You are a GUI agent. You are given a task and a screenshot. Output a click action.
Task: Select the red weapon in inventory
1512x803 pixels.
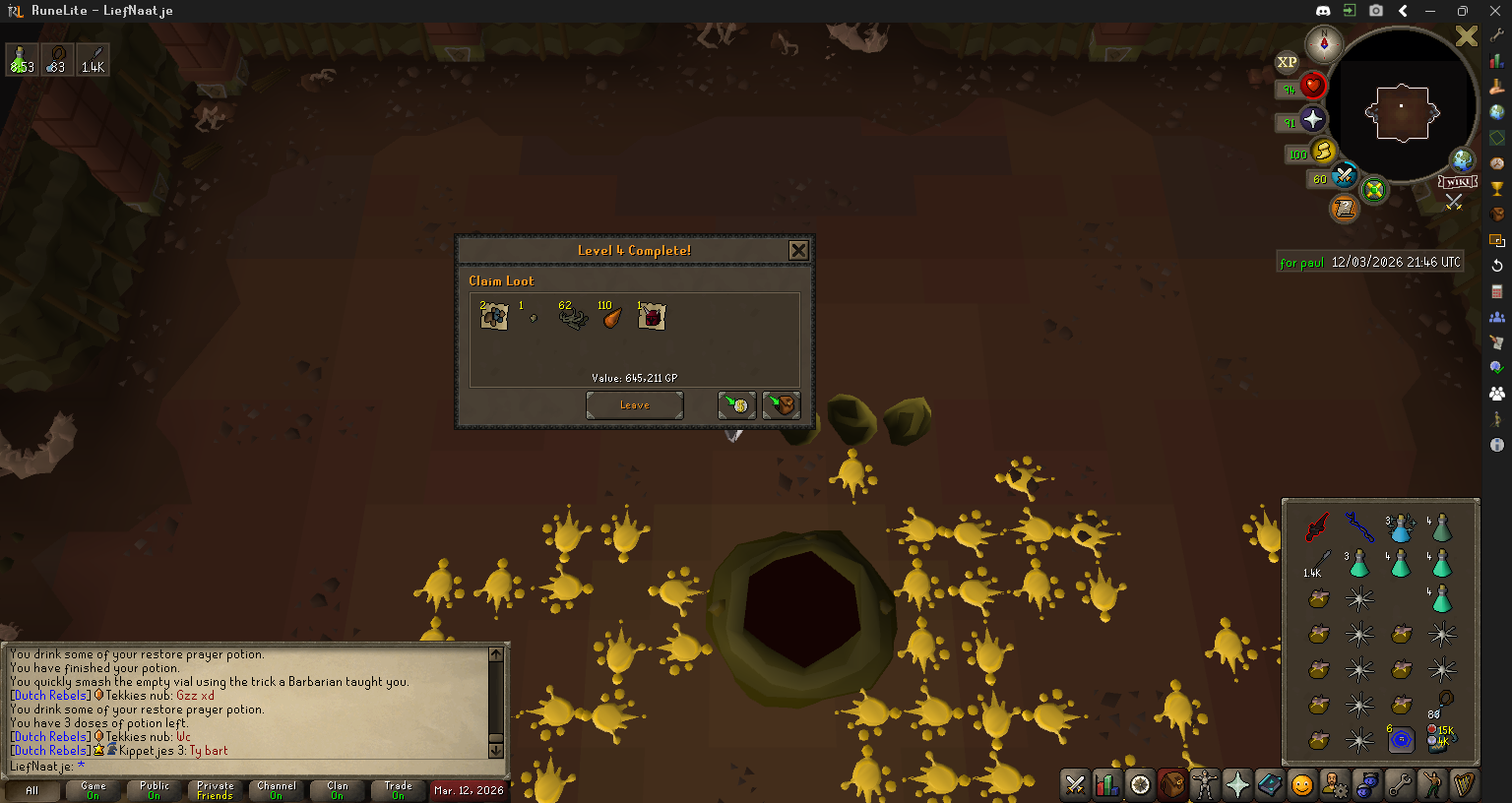click(1318, 527)
